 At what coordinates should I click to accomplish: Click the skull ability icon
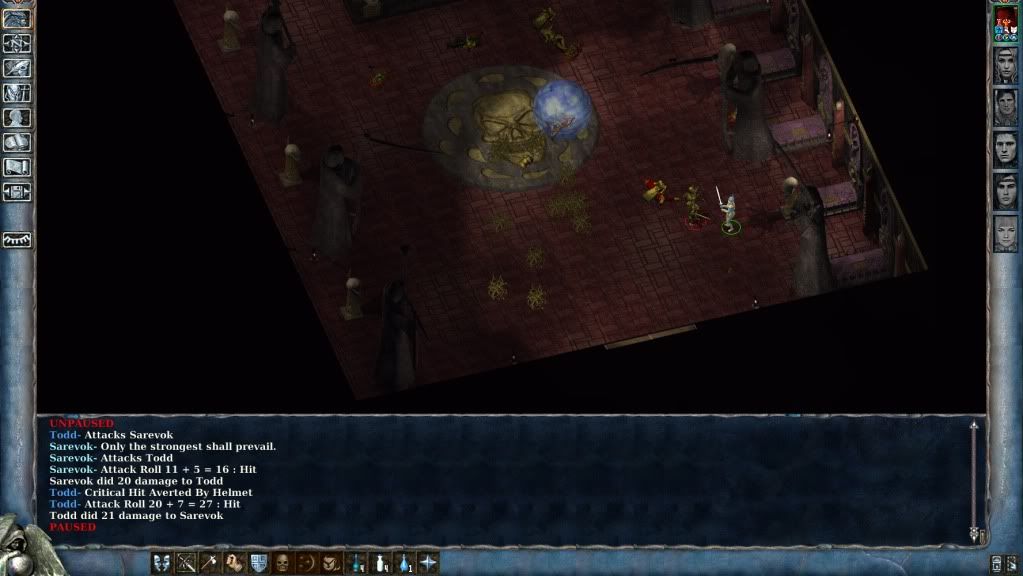click(283, 563)
